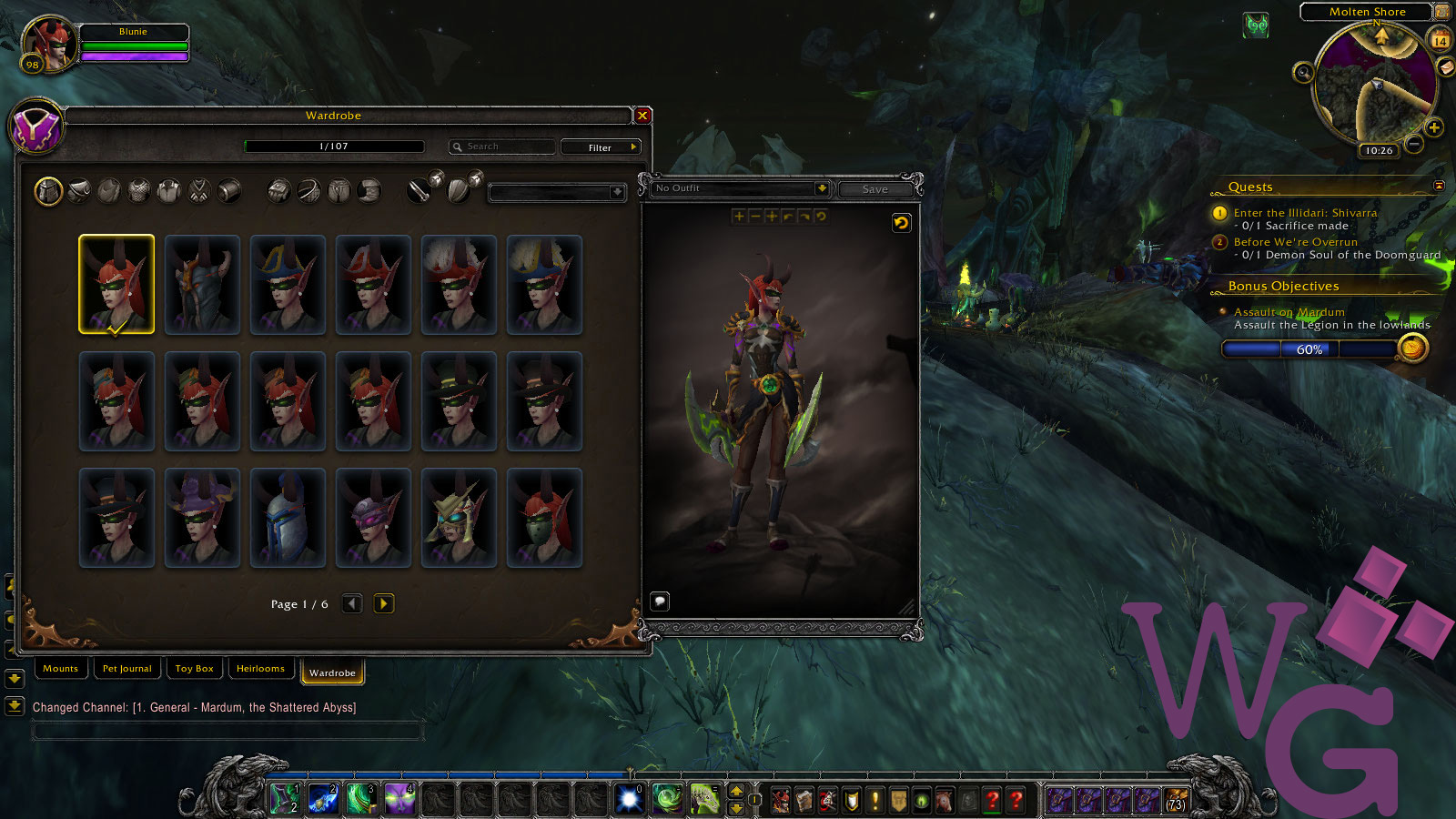Close the Wardrobe window
This screenshot has height=819, width=1456.
642,116
